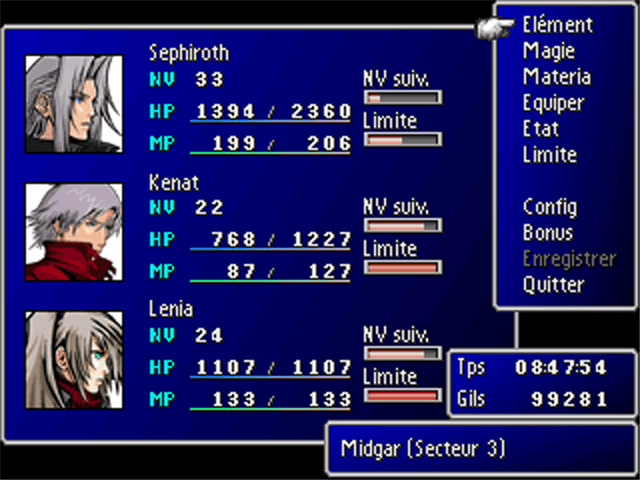
Task: Open the Config settings
Action: point(549,207)
